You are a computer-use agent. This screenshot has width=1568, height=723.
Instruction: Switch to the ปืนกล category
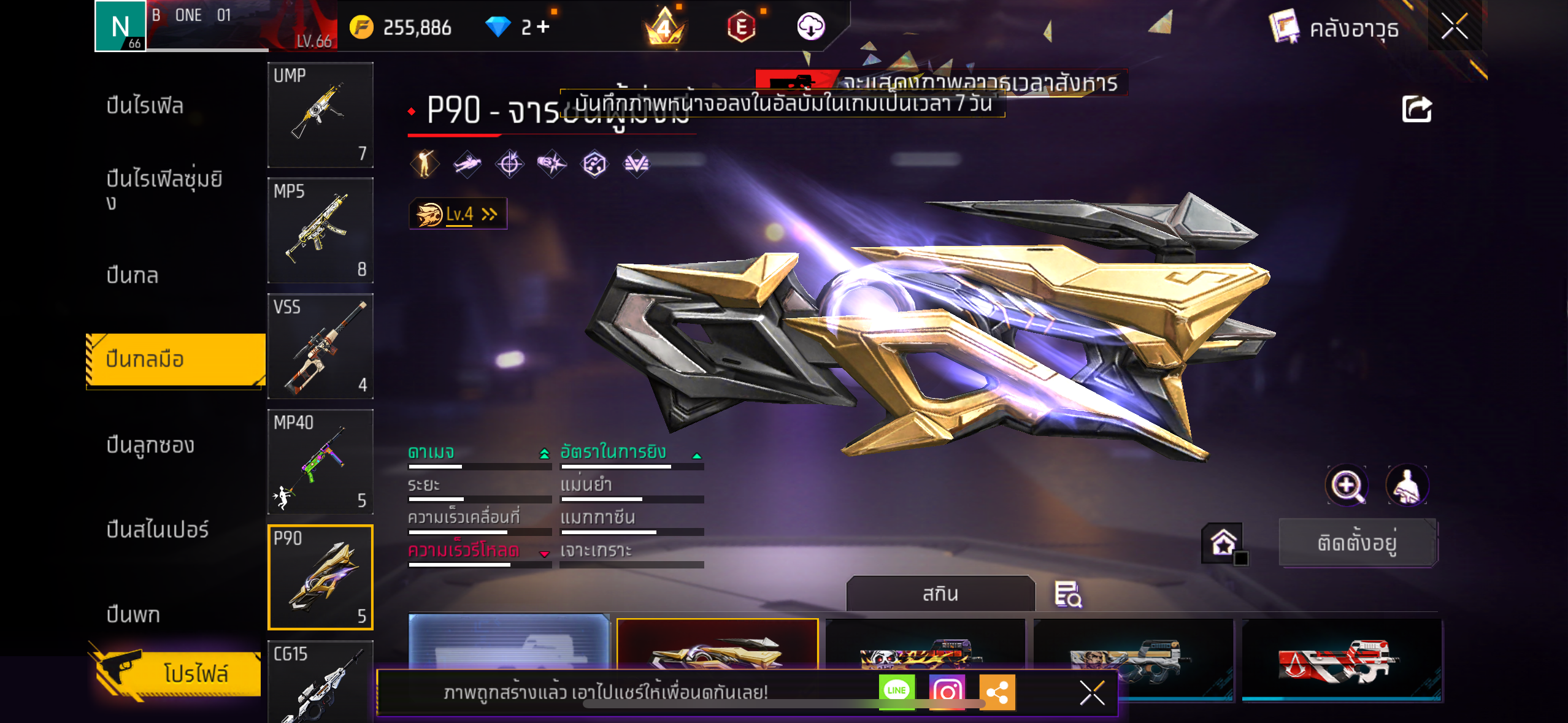click(133, 275)
